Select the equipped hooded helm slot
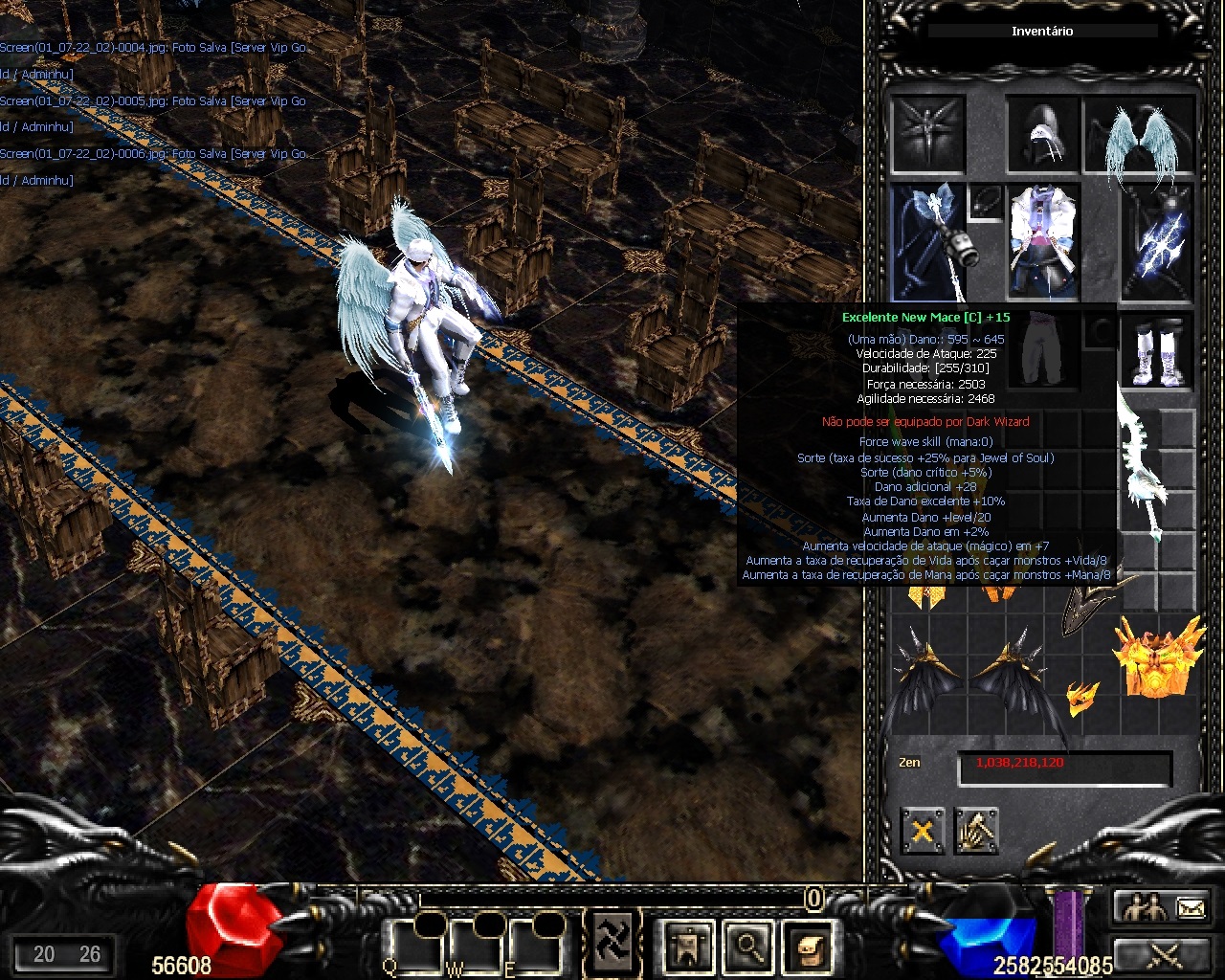 [1041, 136]
